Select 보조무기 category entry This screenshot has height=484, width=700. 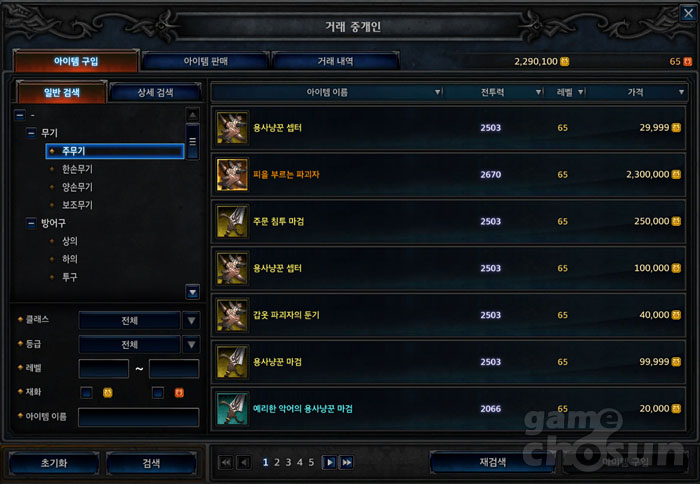pos(77,205)
